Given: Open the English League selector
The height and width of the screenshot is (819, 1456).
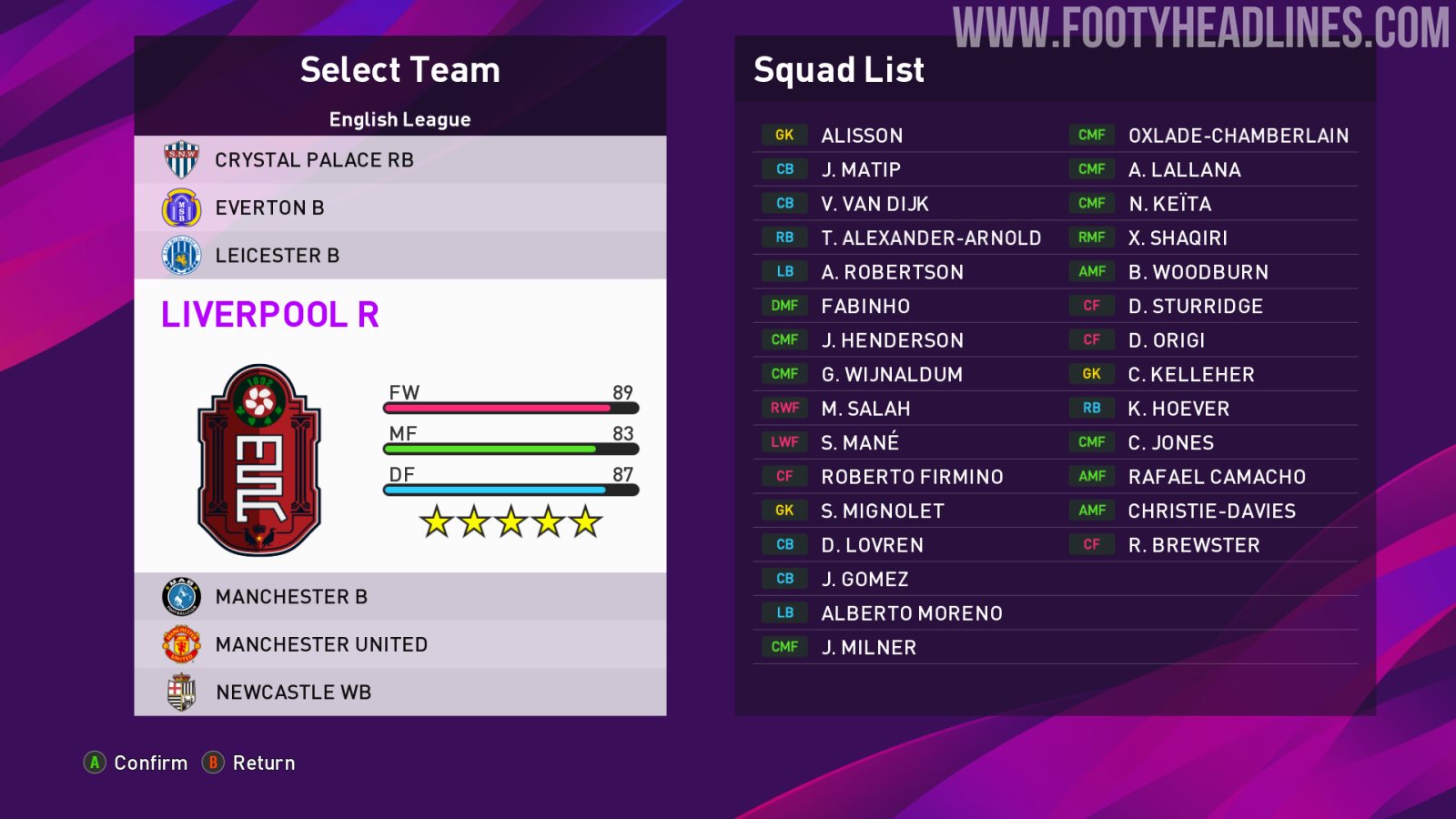Looking at the screenshot, I should (399, 118).
